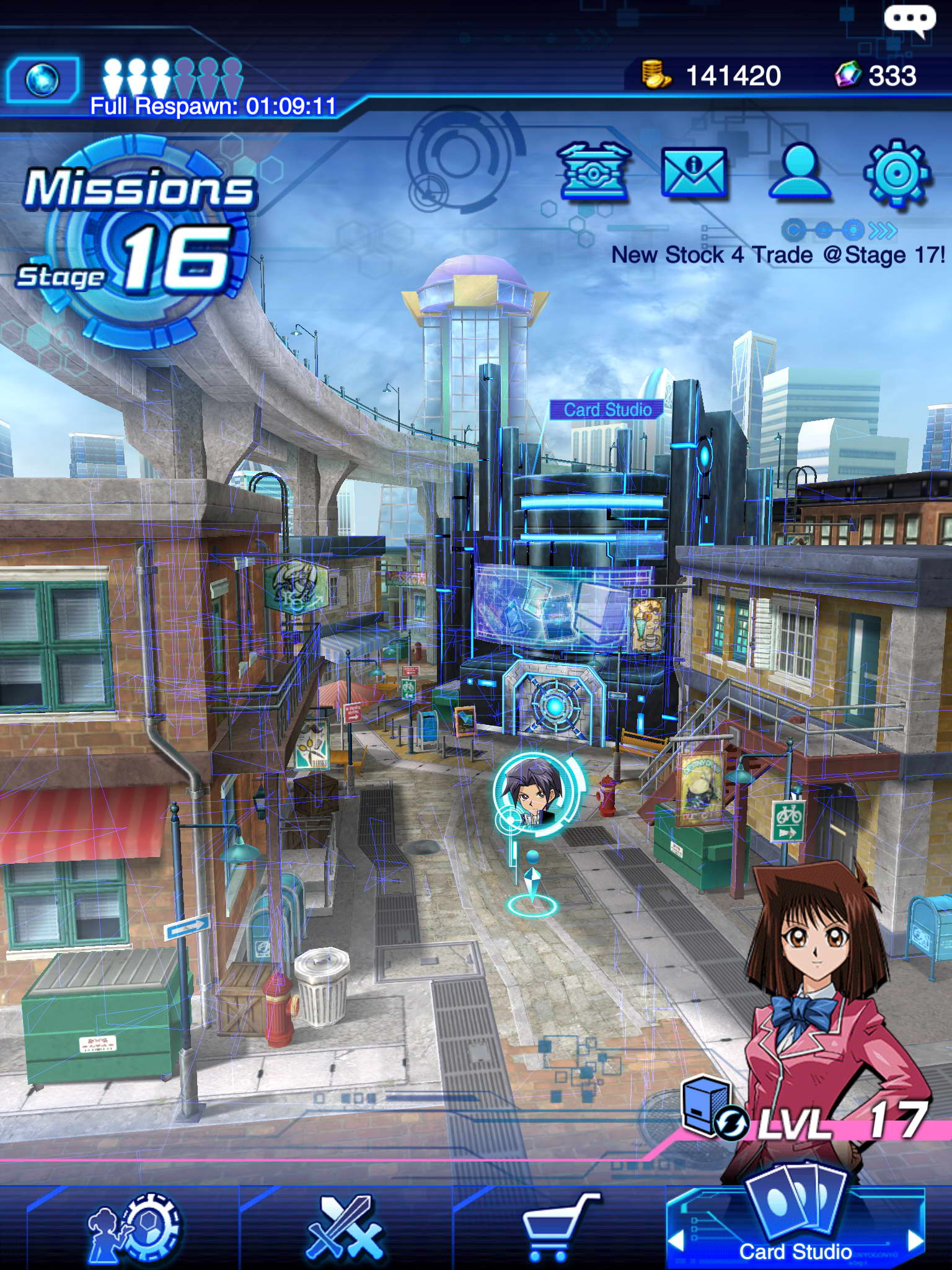Read the New Stock 4 Trade notice

pos(778,255)
